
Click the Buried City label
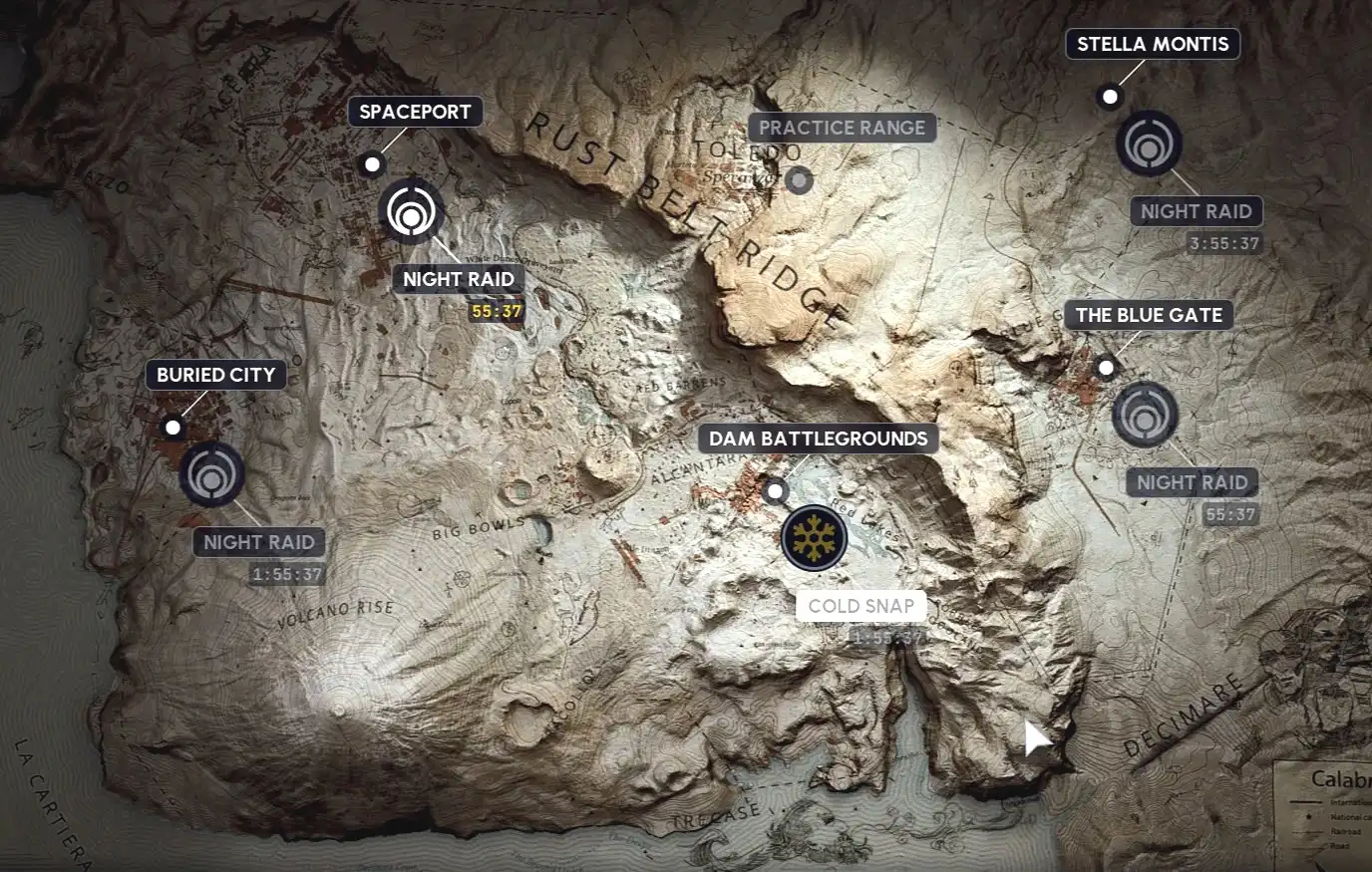pyautogui.click(x=215, y=375)
